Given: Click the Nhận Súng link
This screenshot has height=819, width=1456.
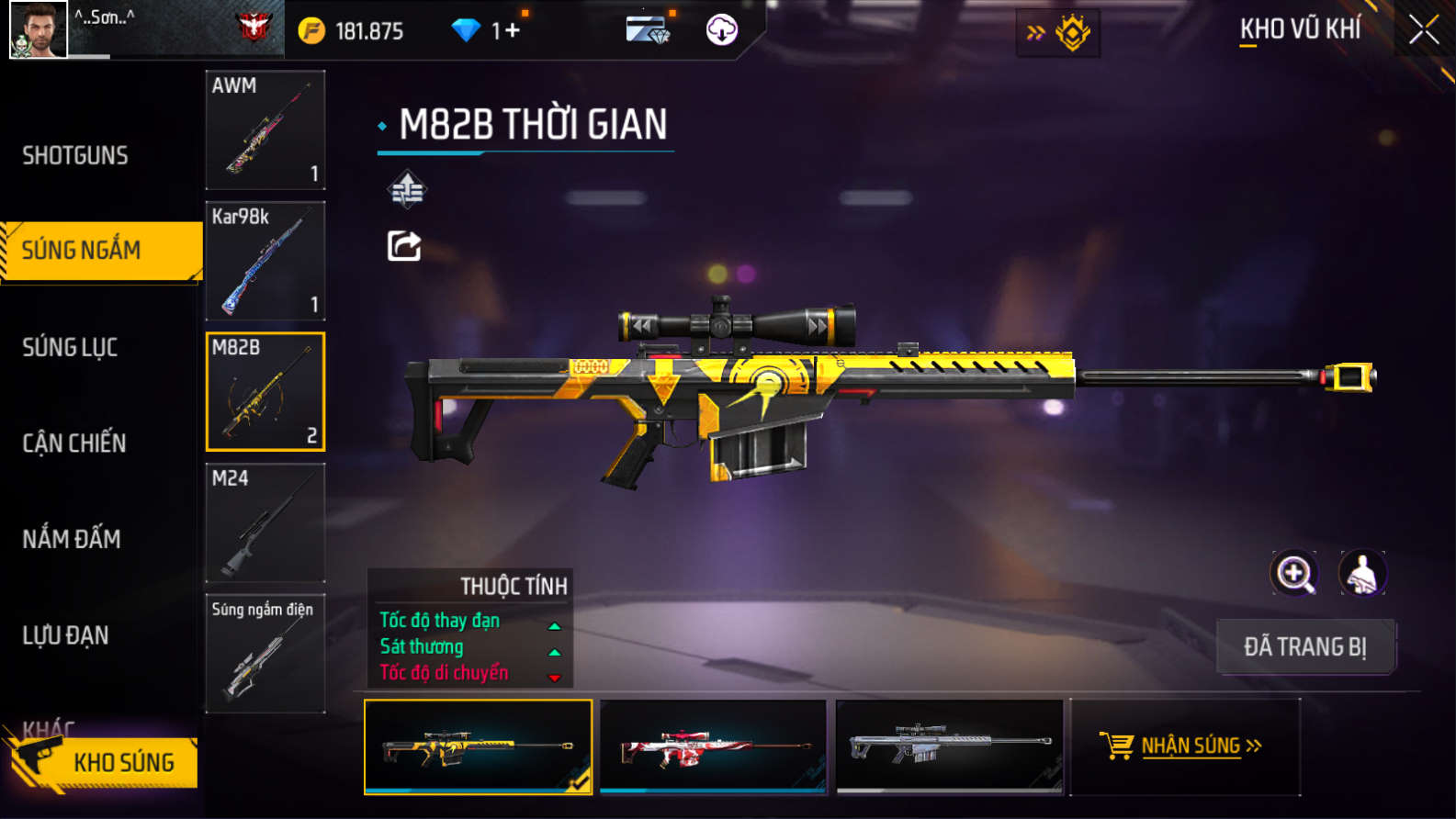Looking at the screenshot, I should pos(1185,746).
